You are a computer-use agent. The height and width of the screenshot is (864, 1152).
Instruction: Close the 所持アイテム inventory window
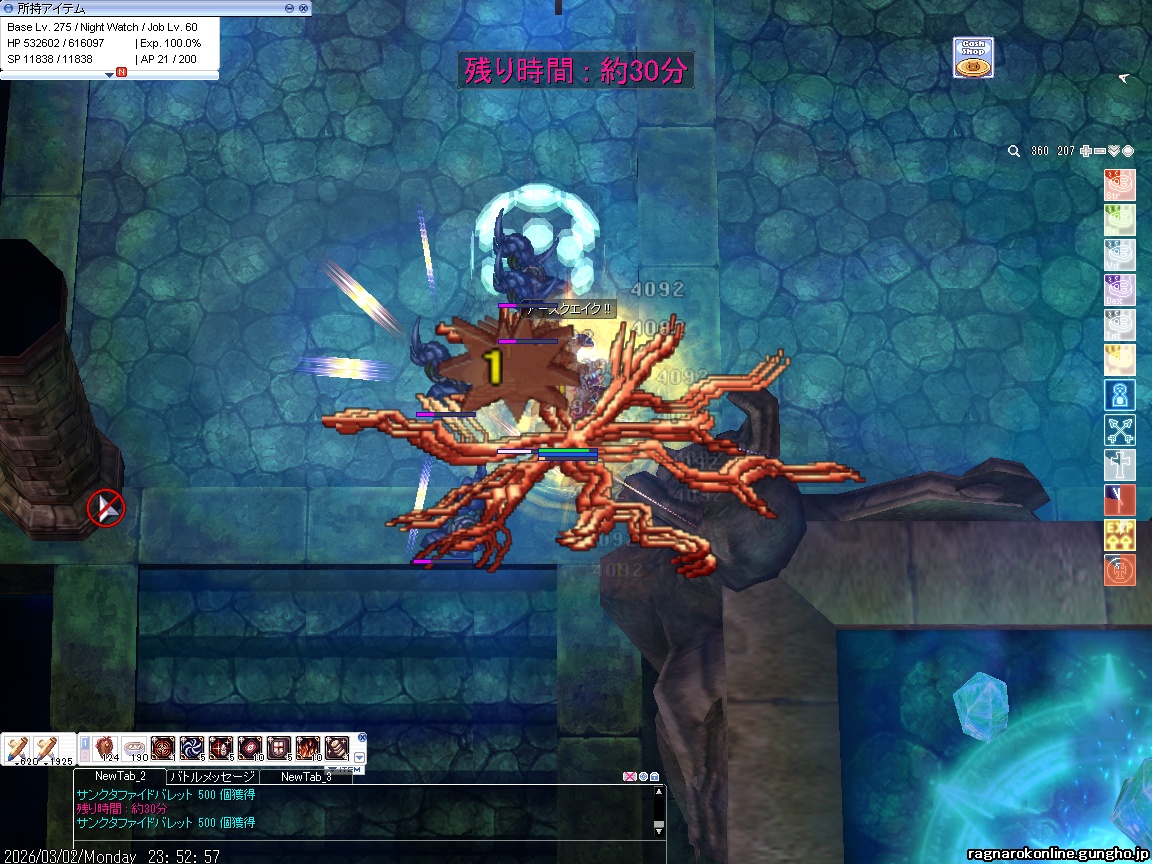click(303, 8)
